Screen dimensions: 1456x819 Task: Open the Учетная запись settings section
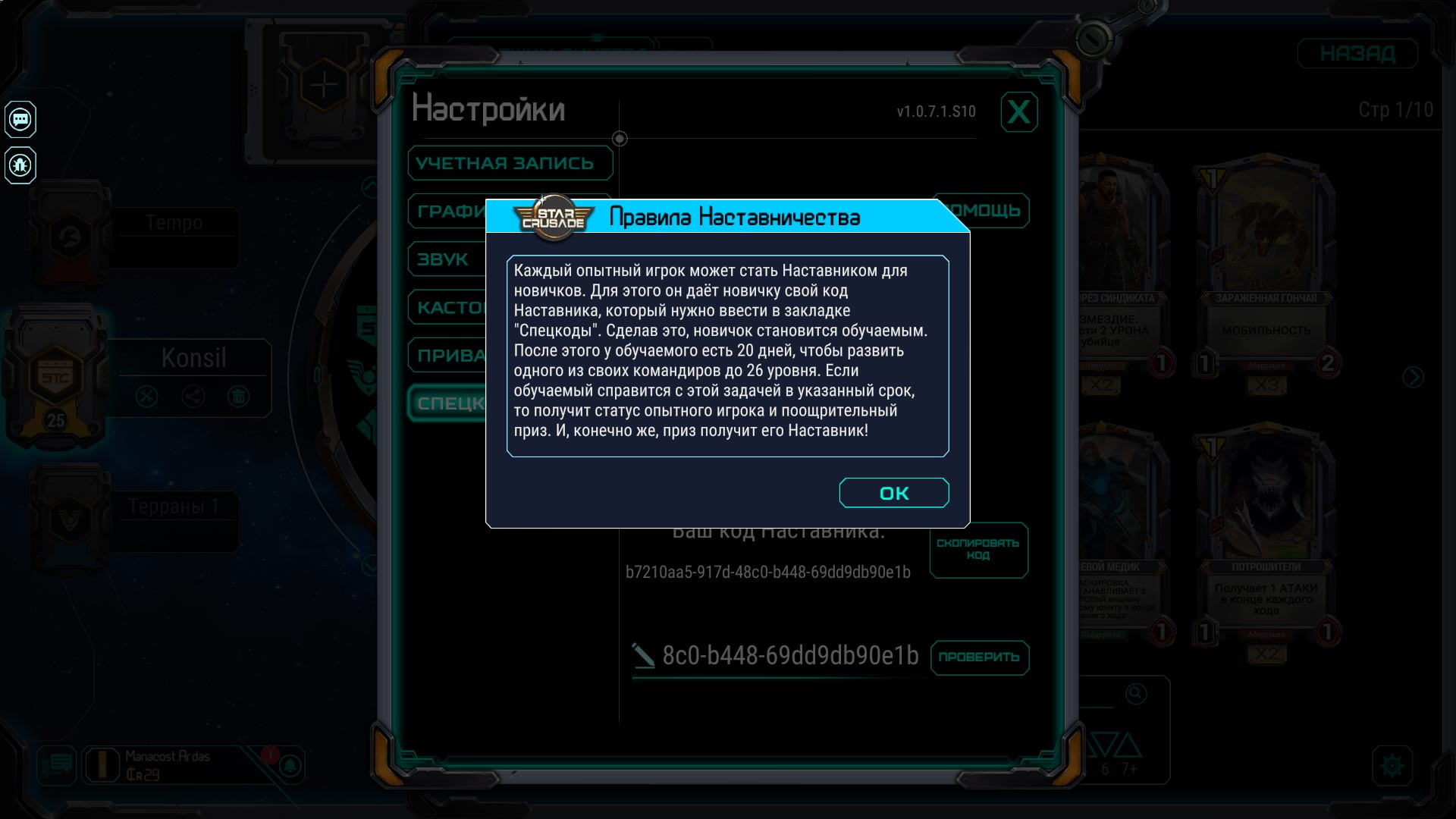point(510,163)
